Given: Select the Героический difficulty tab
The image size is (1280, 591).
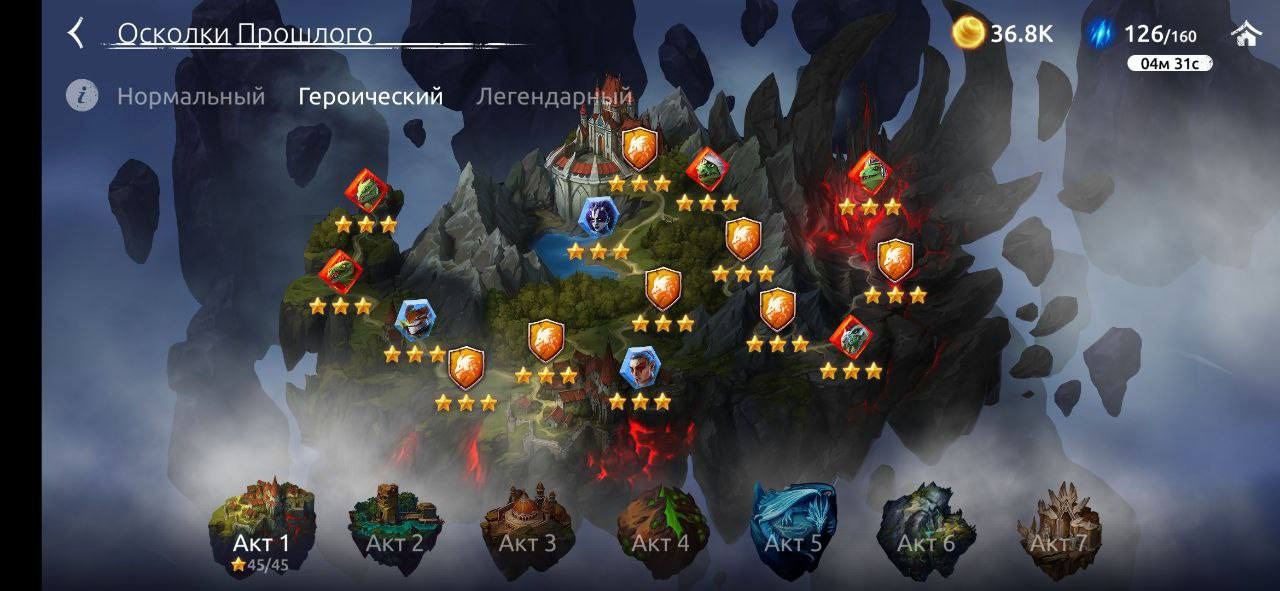Looking at the screenshot, I should tap(371, 97).
